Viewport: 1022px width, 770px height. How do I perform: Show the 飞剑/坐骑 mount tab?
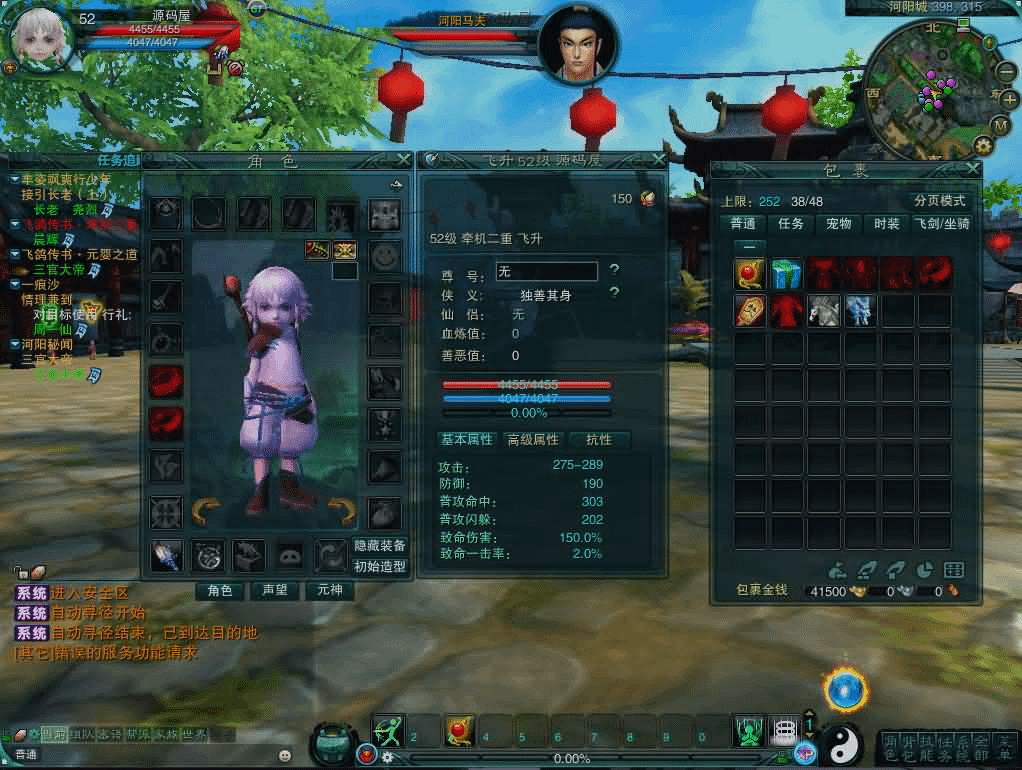(x=941, y=224)
